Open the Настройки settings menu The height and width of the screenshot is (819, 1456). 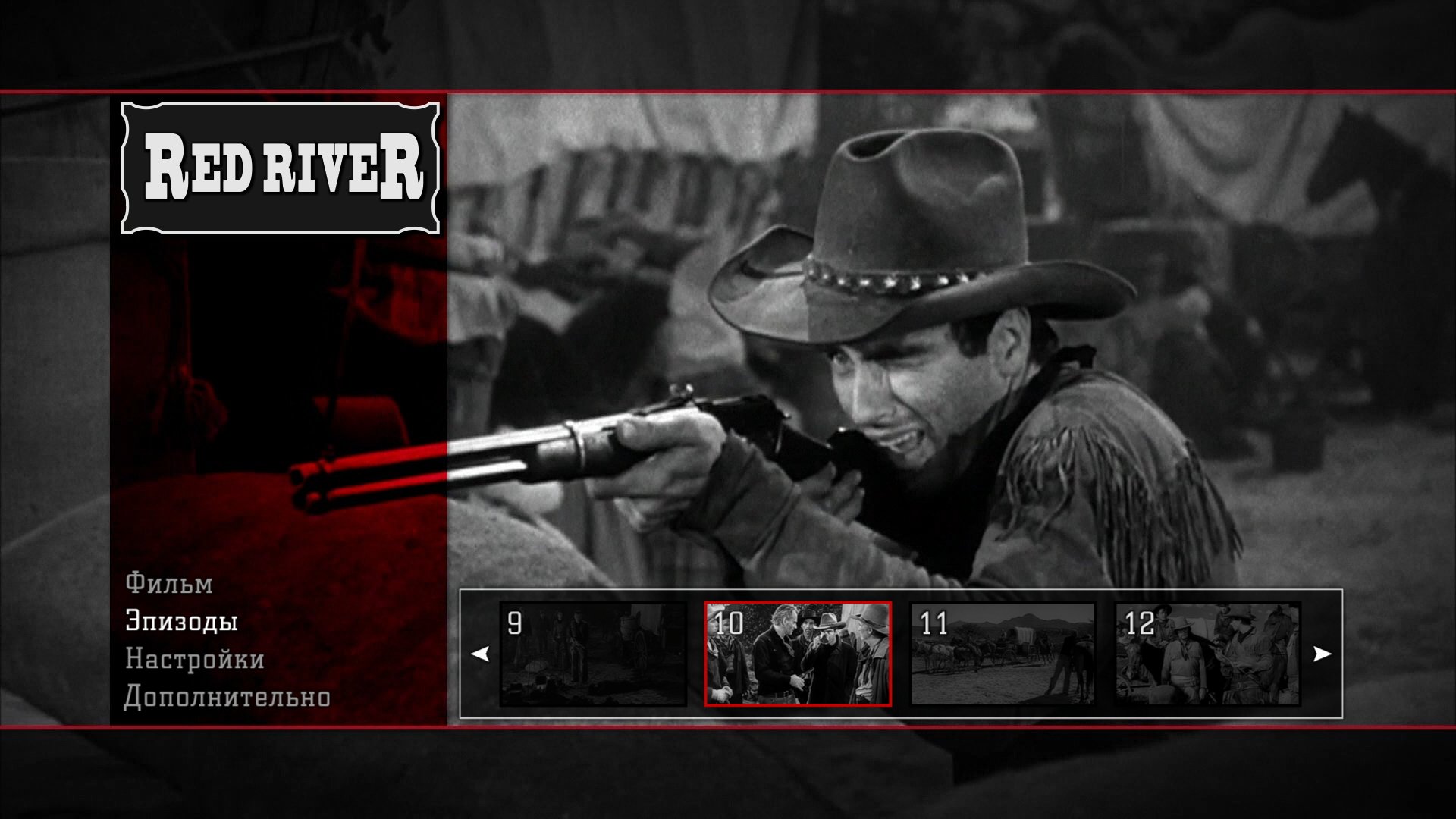(x=195, y=659)
